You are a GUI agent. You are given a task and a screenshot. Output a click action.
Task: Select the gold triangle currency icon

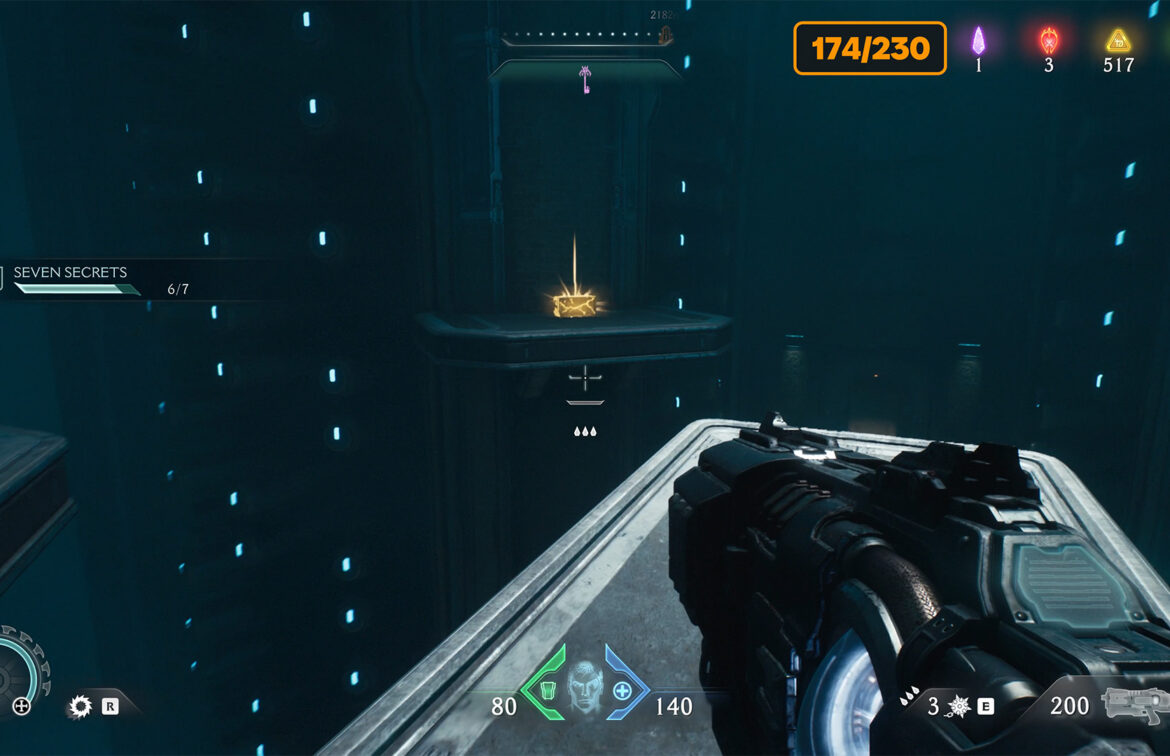pos(1117,41)
